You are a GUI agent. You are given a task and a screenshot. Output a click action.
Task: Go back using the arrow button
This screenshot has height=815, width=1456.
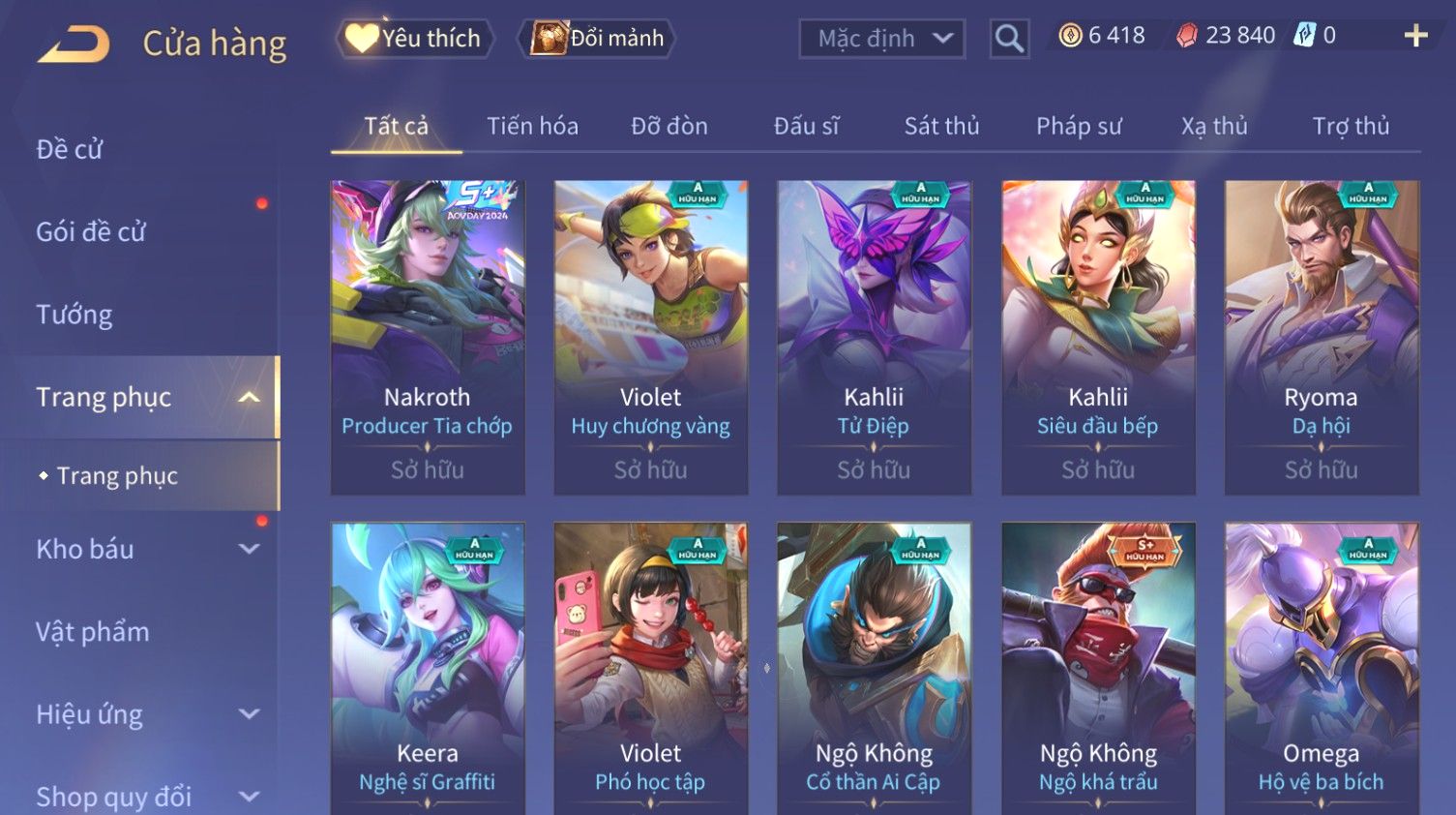click(74, 44)
